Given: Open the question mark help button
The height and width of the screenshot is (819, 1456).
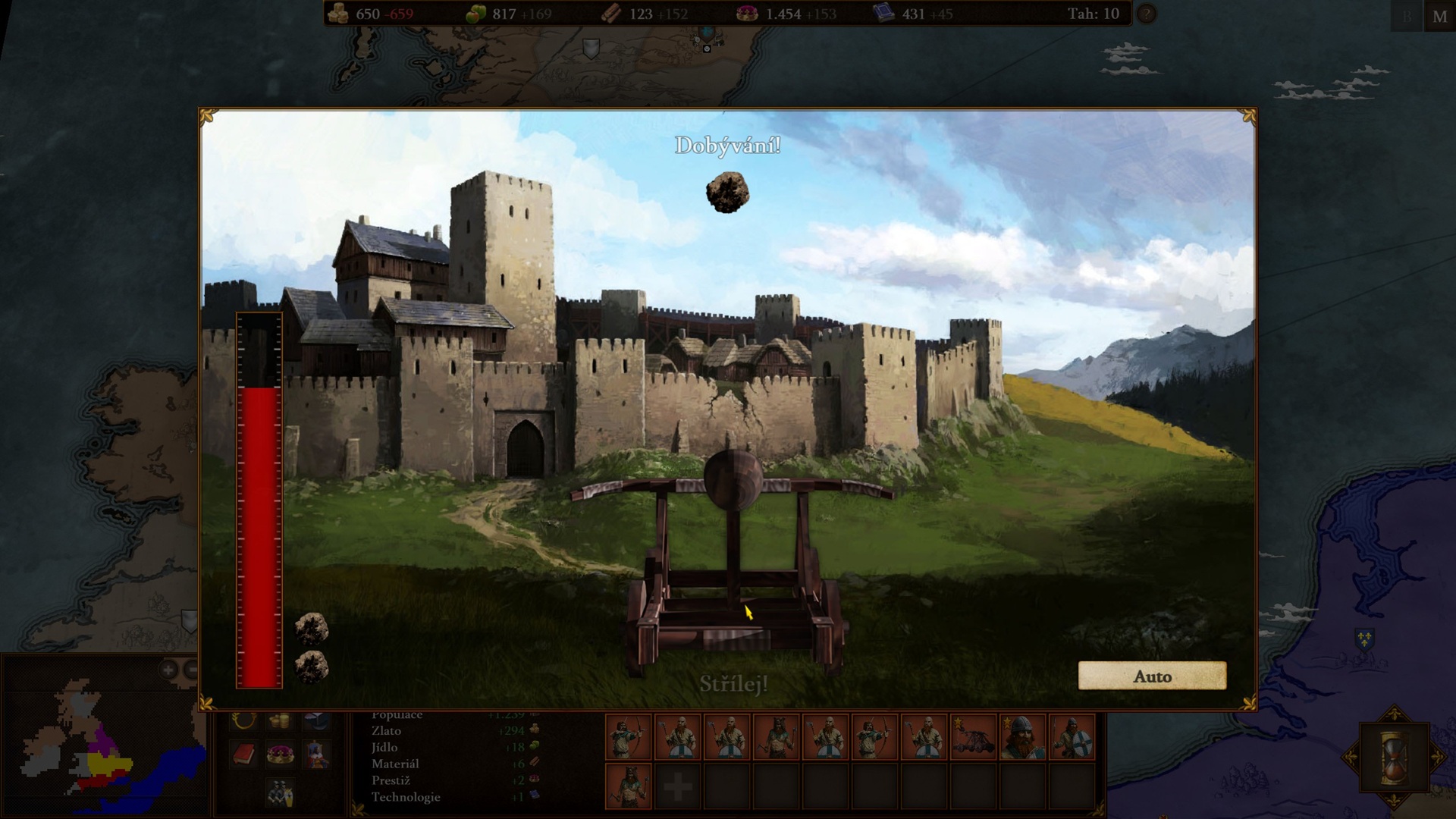Looking at the screenshot, I should pos(1146,14).
